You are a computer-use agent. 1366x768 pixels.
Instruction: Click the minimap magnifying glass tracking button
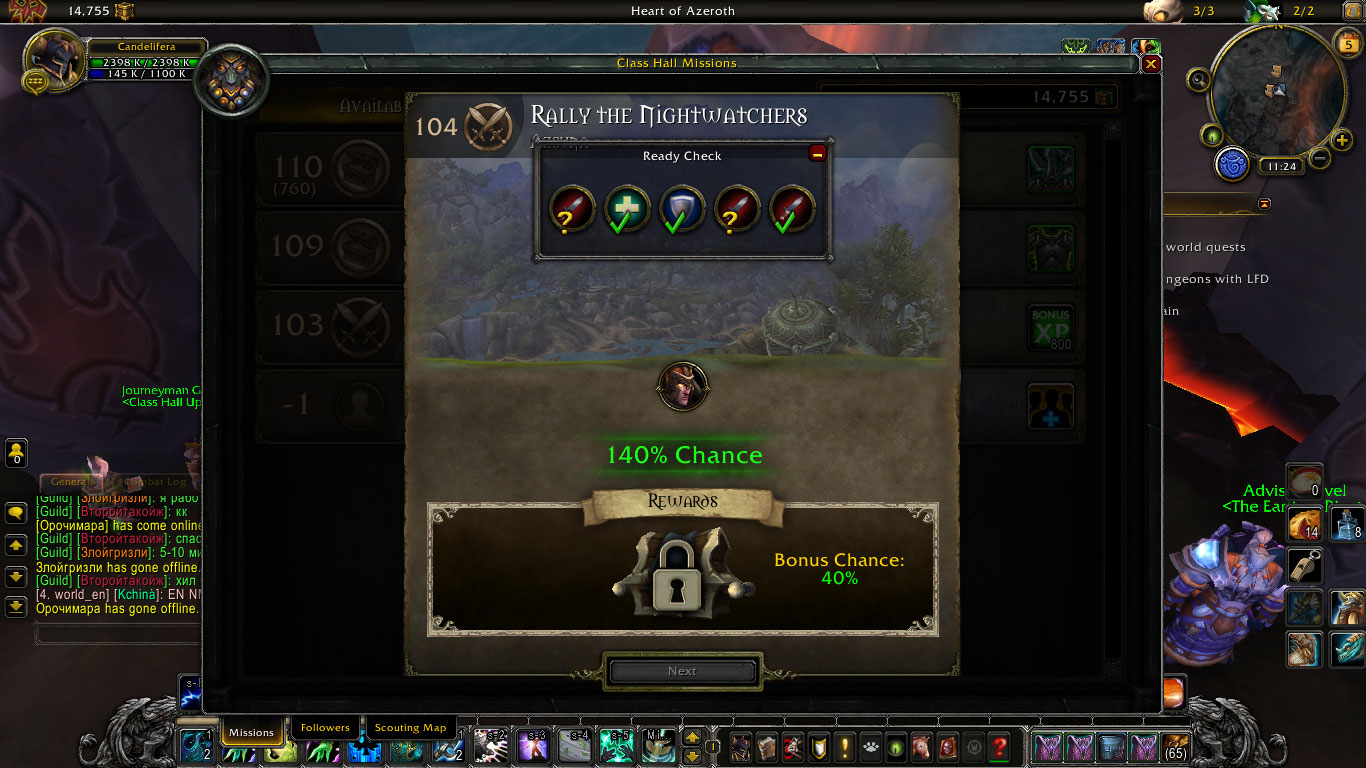(x=1199, y=79)
